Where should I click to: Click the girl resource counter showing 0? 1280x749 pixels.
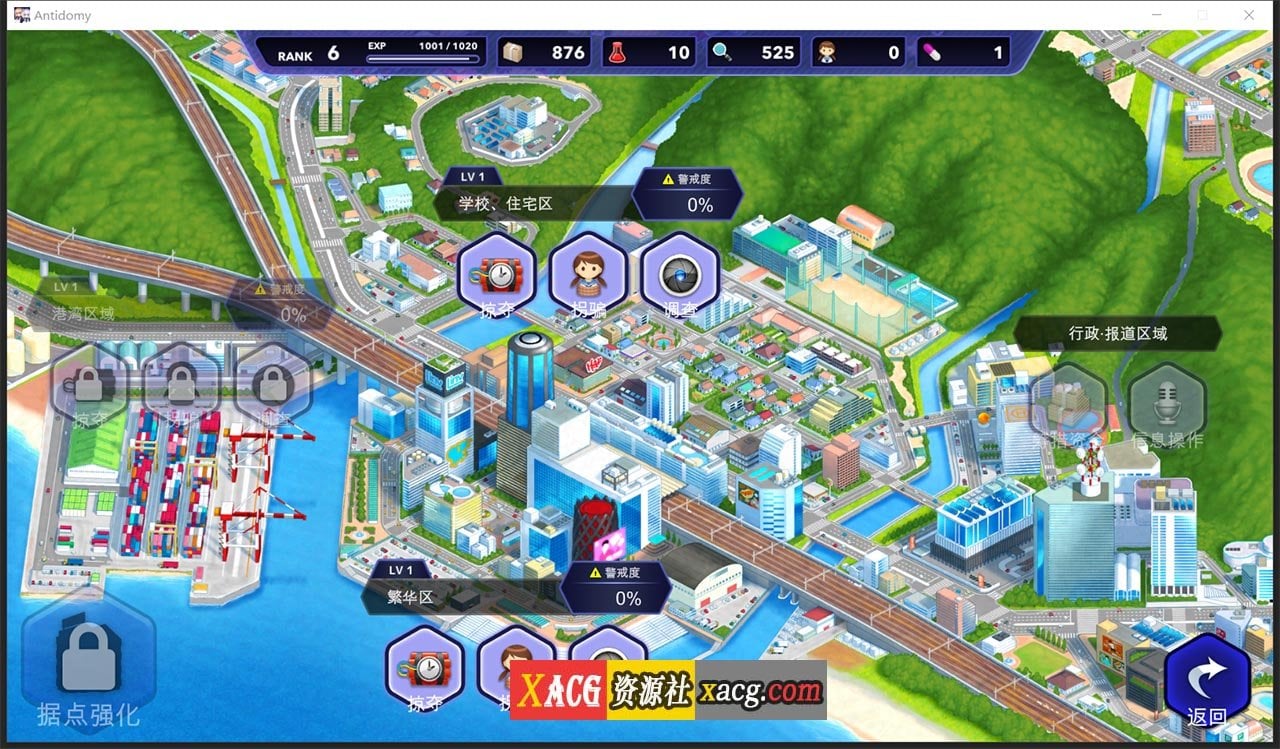click(827, 52)
